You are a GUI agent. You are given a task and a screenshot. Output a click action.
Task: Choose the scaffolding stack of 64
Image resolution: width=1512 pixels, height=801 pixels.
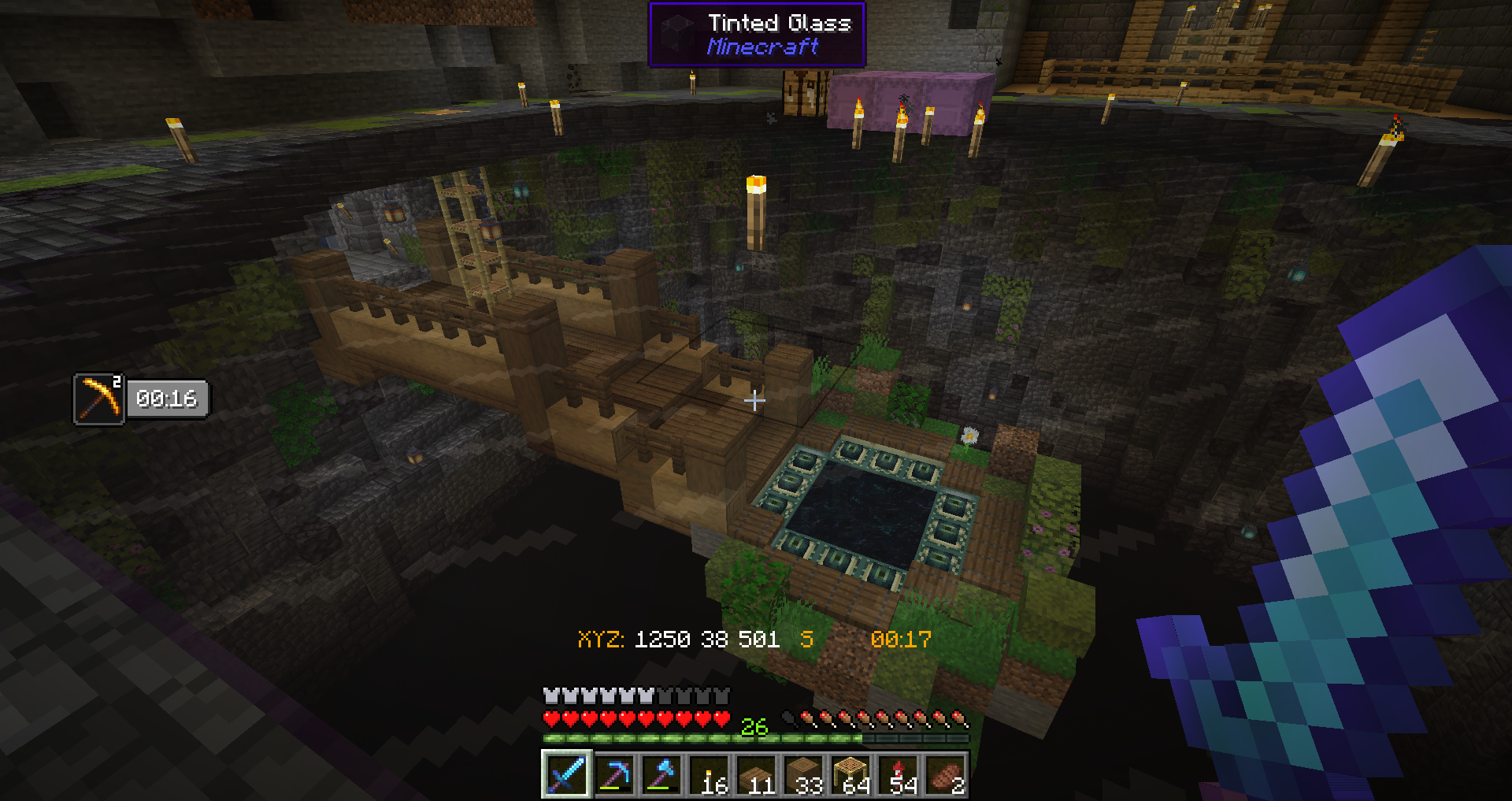point(850,774)
